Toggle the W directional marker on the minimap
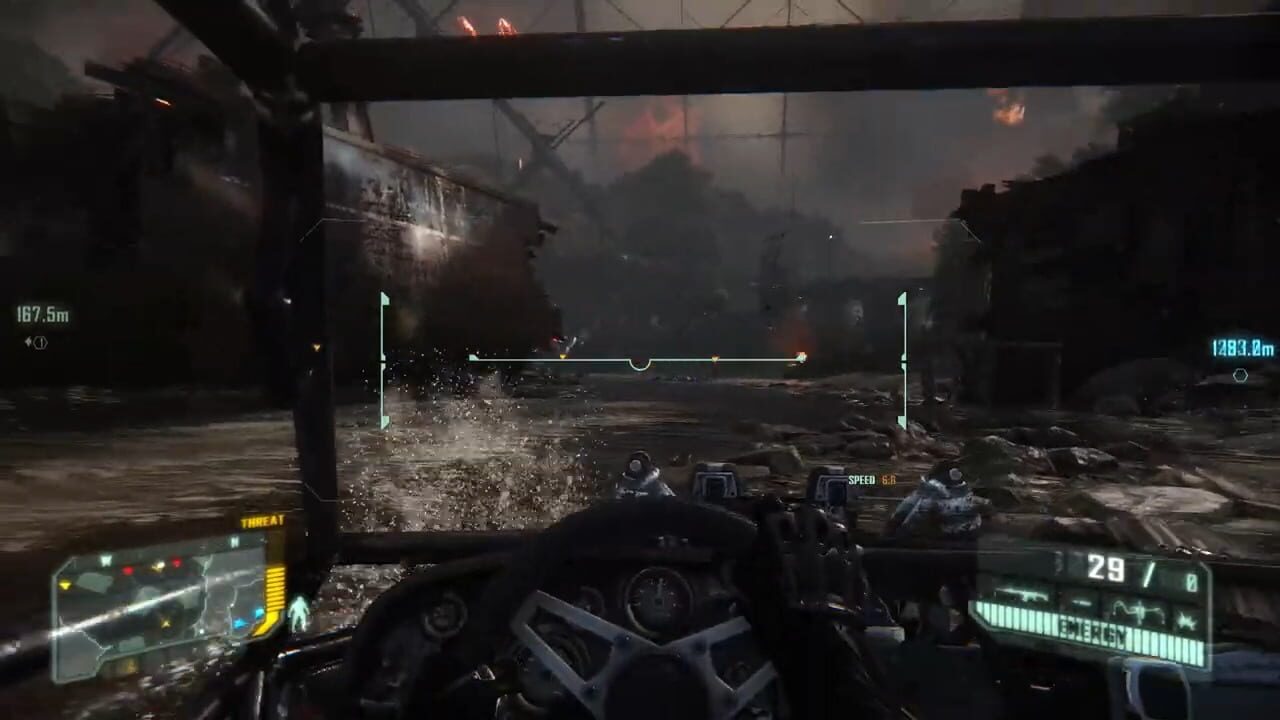The height and width of the screenshot is (720, 1280). [x=106, y=560]
